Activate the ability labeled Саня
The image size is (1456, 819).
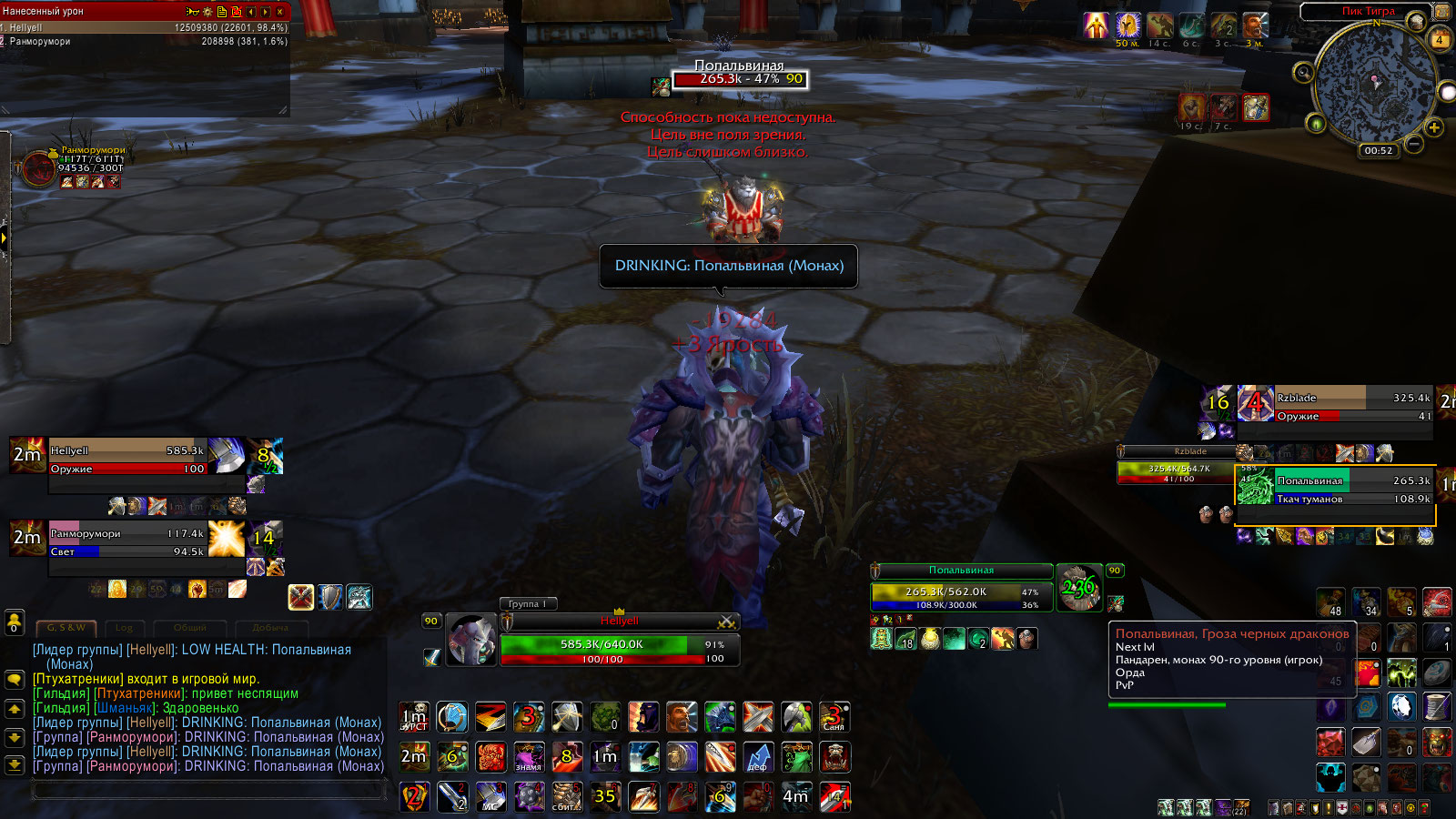point(834,718)
